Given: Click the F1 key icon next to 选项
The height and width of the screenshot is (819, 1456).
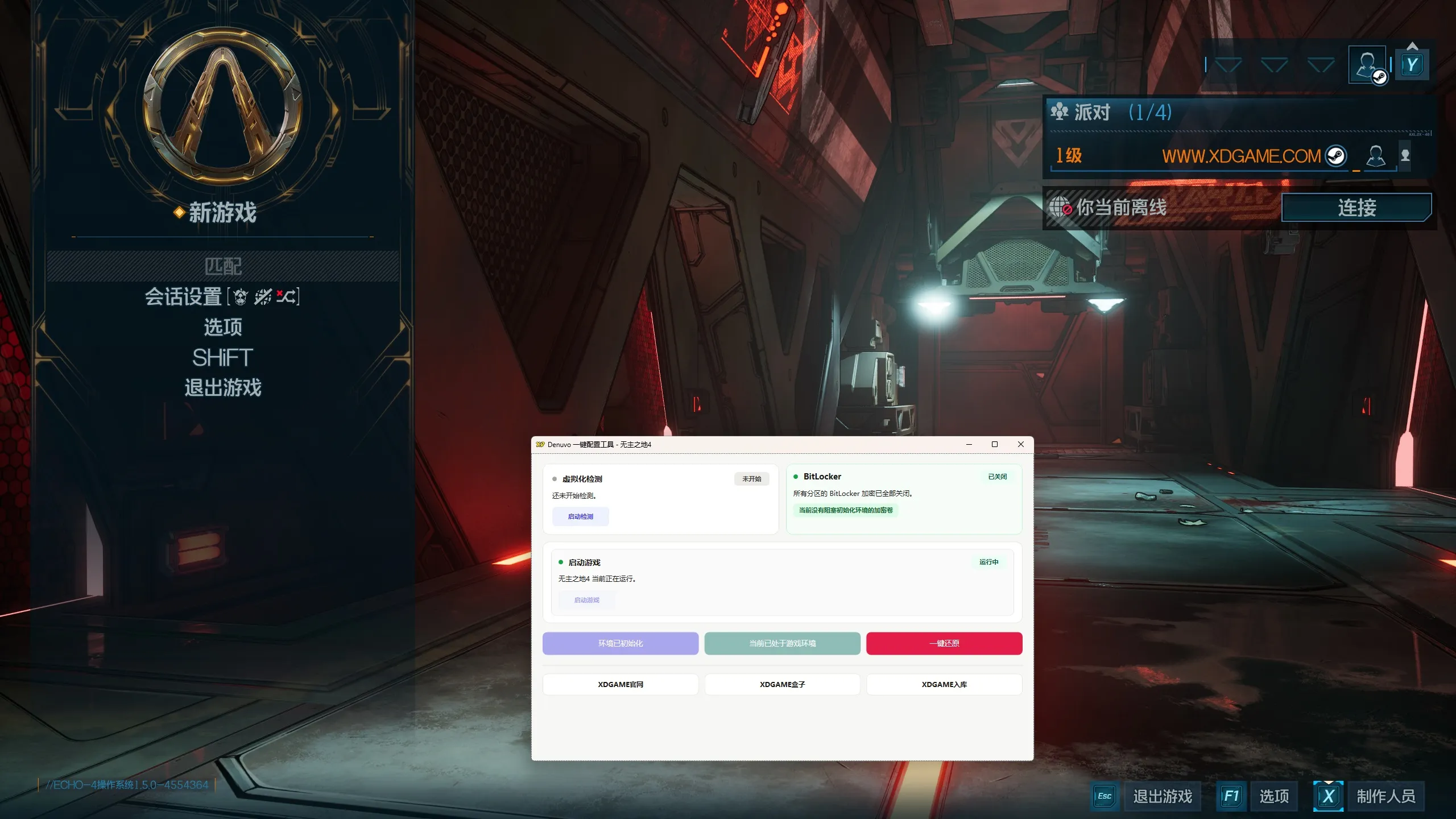Looking at the screenshot, I should (x=1231, y=796).
